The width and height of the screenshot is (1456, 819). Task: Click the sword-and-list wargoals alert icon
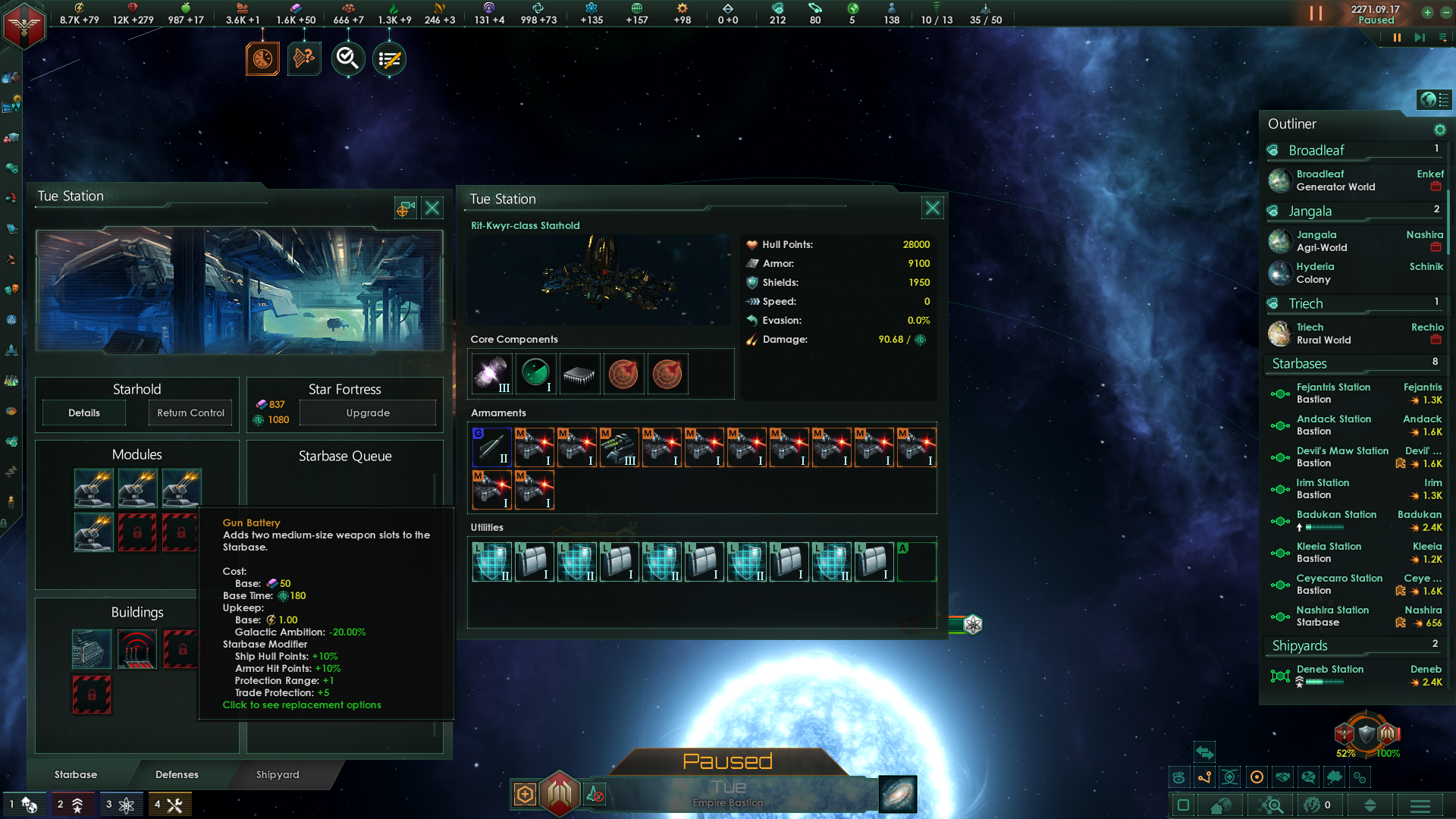pyautogui.click(x=388, y=58)
